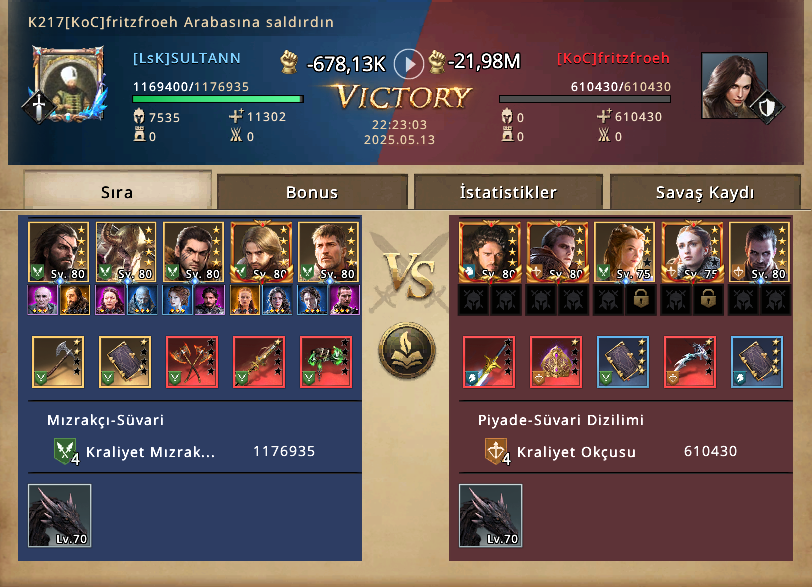
Task: Inspect the defender's gold-tipped staff item
Action: (x=489, y=362)
